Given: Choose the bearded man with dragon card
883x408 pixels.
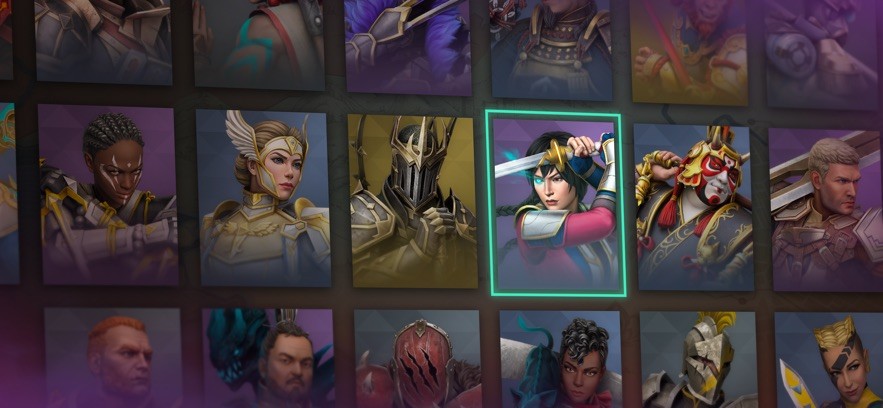Looking at the screenshot, I should [x=268, y=359].
